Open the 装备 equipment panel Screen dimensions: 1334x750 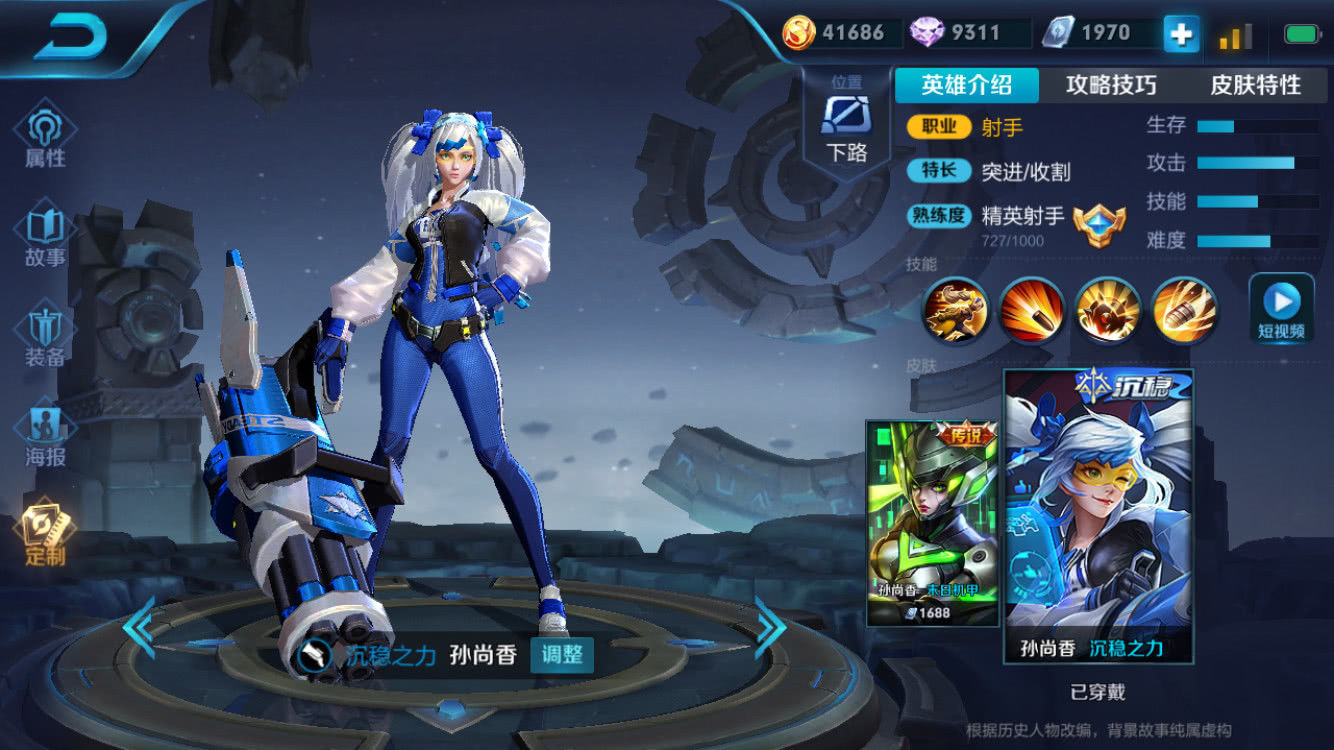45,336
